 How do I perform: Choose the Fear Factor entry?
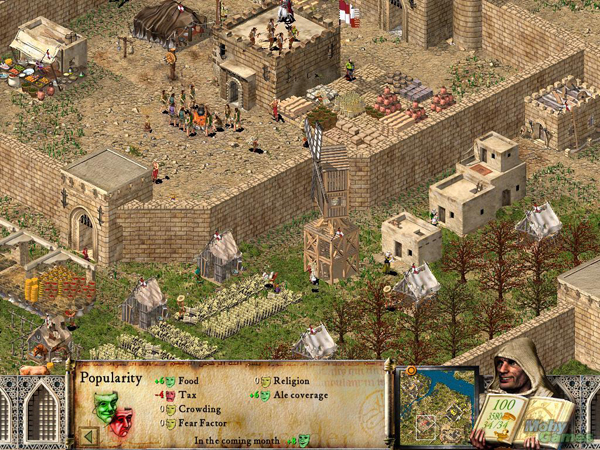pos(199,423)
